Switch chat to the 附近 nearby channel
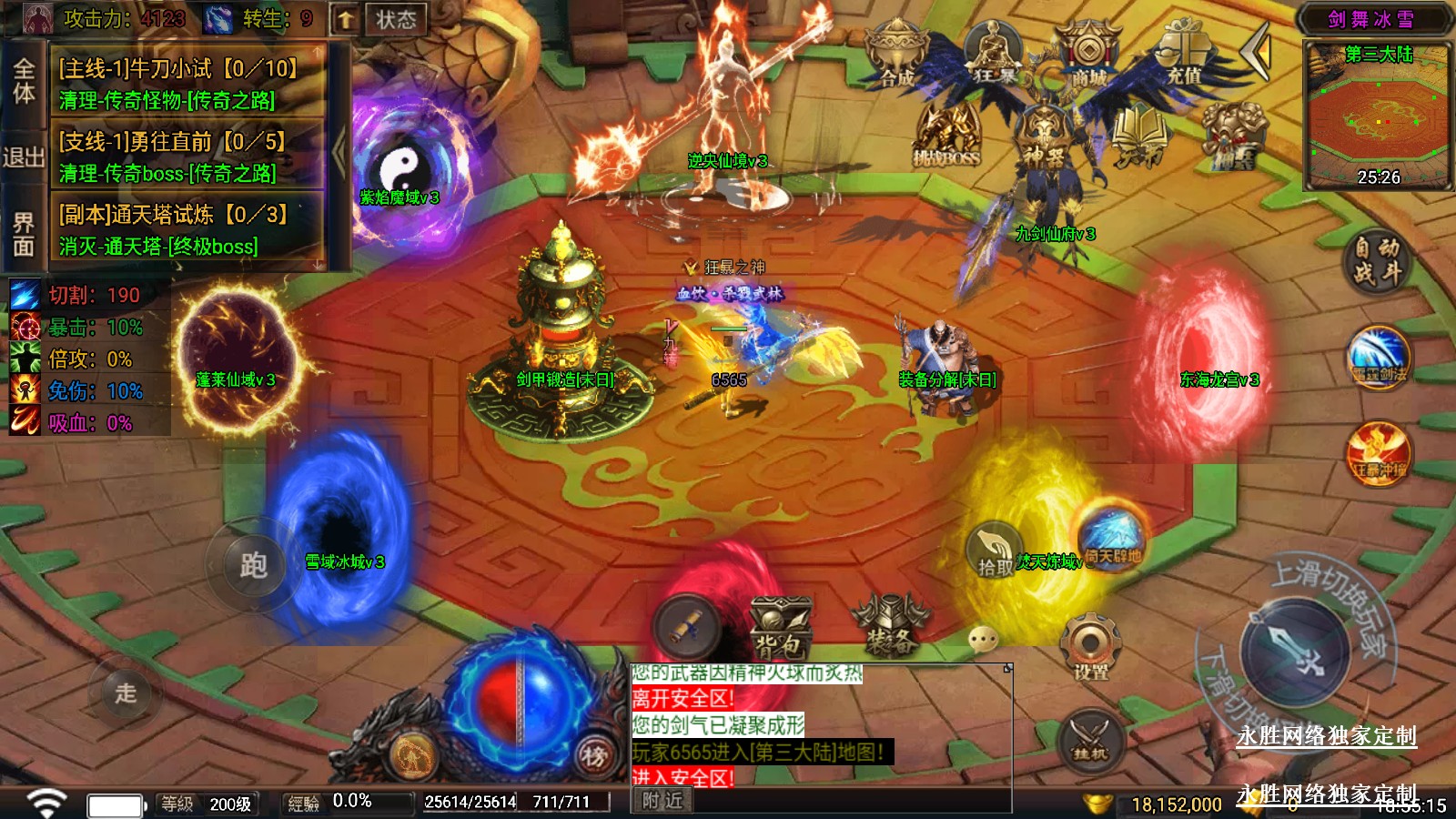1456x819 pixels. pos(662,800)
